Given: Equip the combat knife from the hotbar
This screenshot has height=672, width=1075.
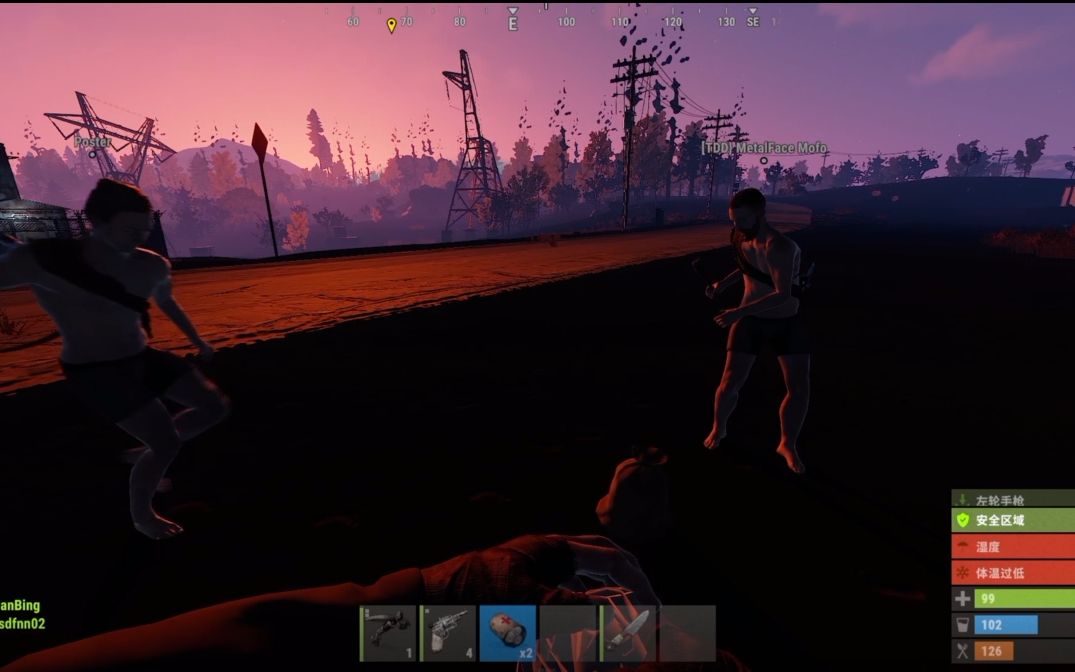Looking at the screenshot, I should [628, 633].
